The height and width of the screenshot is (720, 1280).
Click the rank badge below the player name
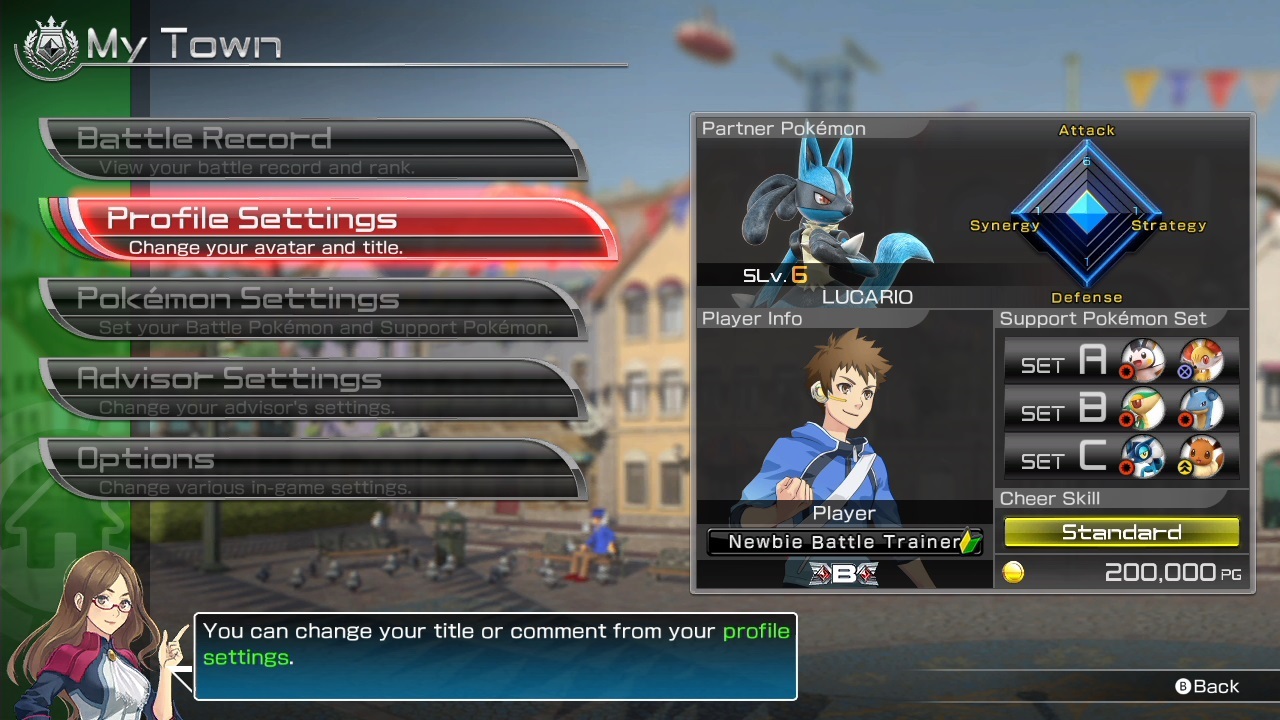(x=843, y=574)
